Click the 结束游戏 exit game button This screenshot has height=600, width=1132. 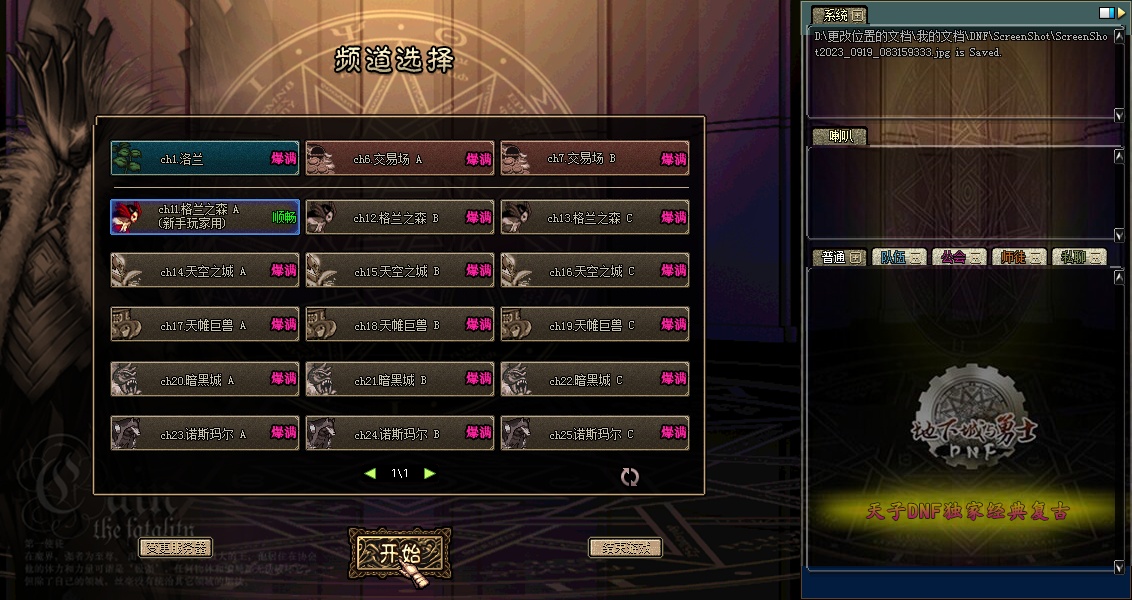(625, 548)
